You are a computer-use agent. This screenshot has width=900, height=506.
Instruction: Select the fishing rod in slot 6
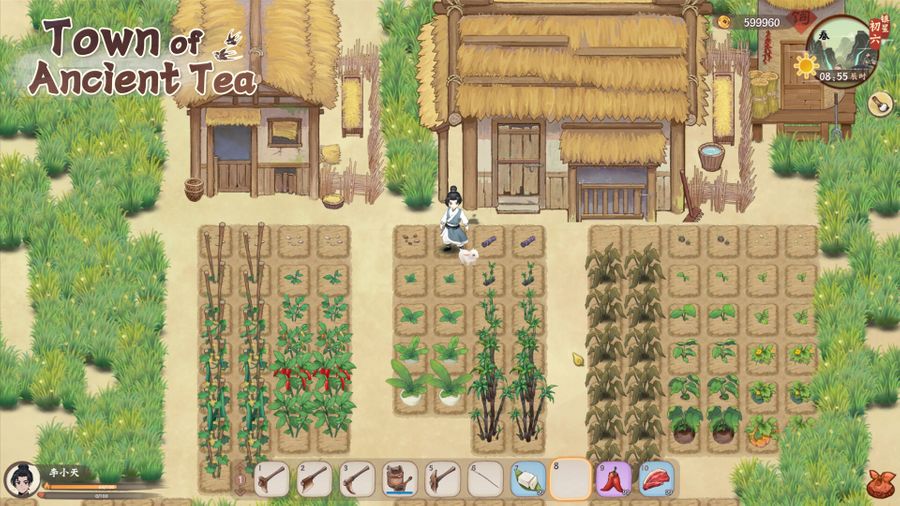(485, 479)
